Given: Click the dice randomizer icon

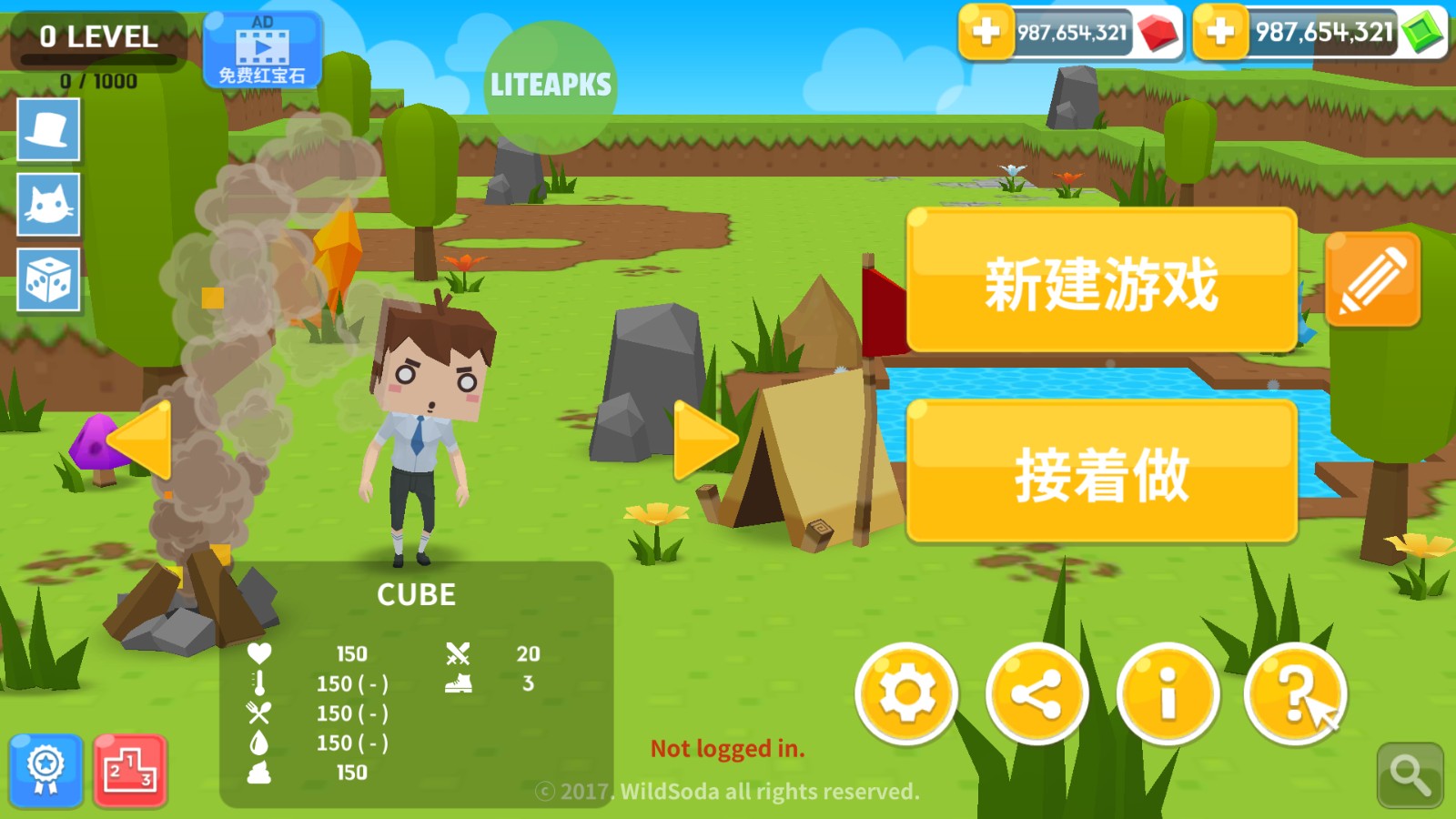Looking at the screenshot, I should pos(47,280).
